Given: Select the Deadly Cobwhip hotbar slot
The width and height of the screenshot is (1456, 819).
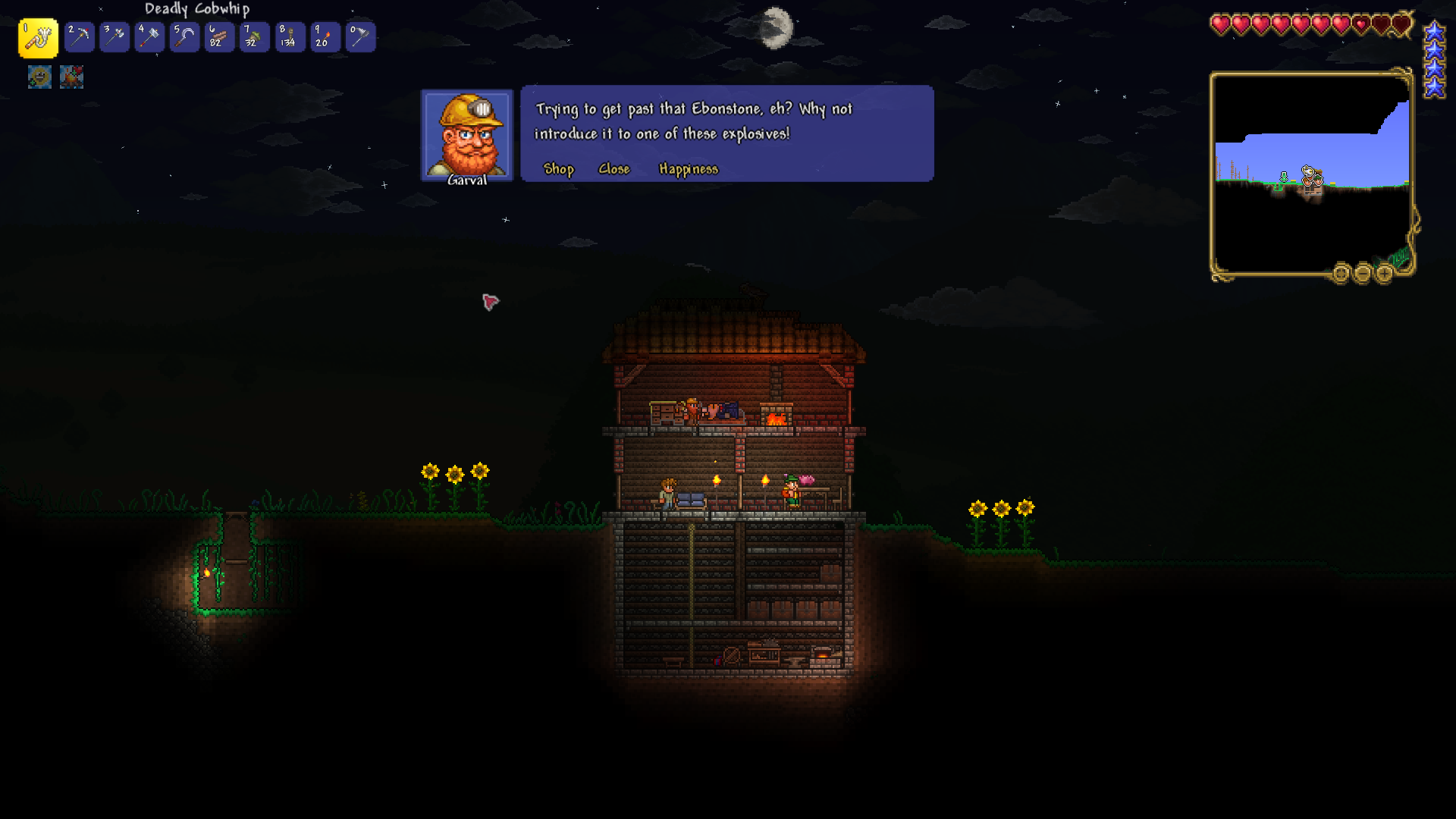Looking at the screenshot, I should coord(38,37).
